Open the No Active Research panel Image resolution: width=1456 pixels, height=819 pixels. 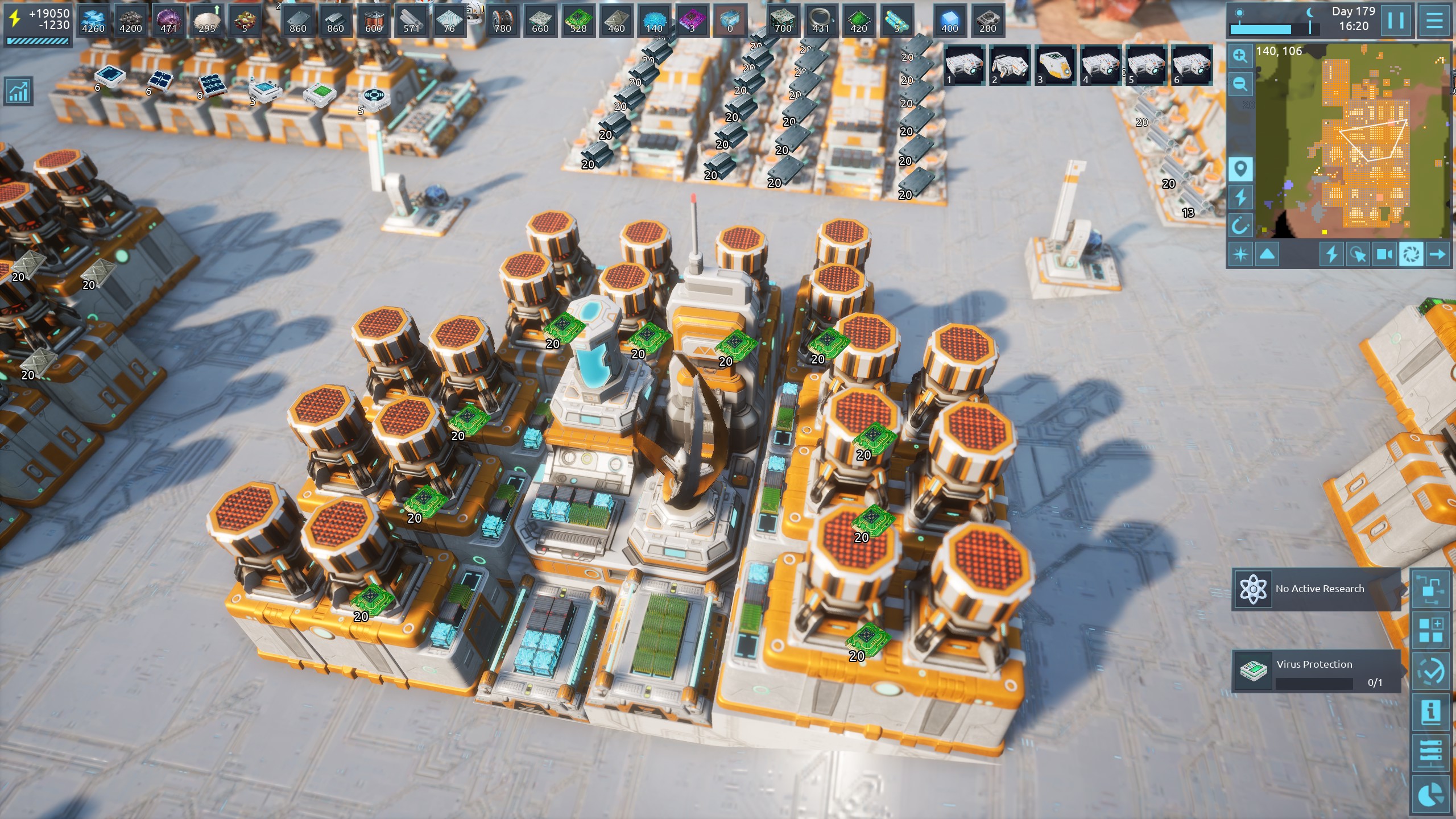1316,589
